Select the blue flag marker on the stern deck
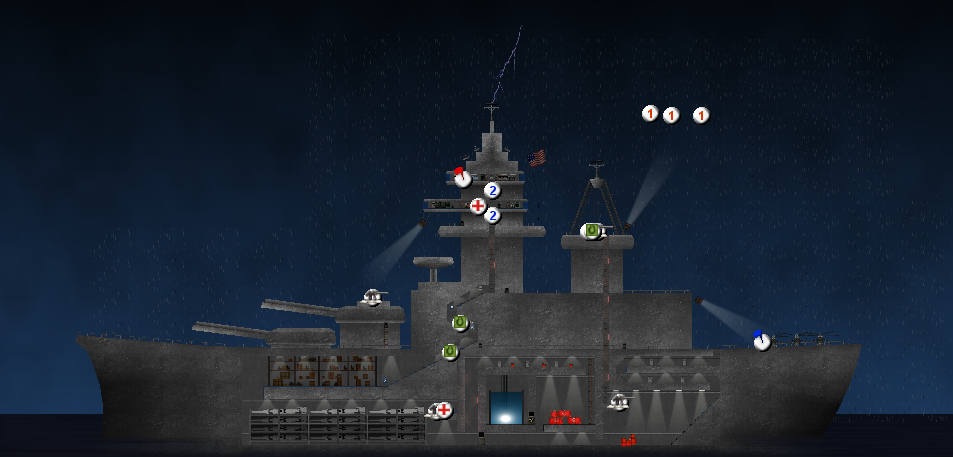The height and width of the screenshot is (457, 953). coord(762,342)
